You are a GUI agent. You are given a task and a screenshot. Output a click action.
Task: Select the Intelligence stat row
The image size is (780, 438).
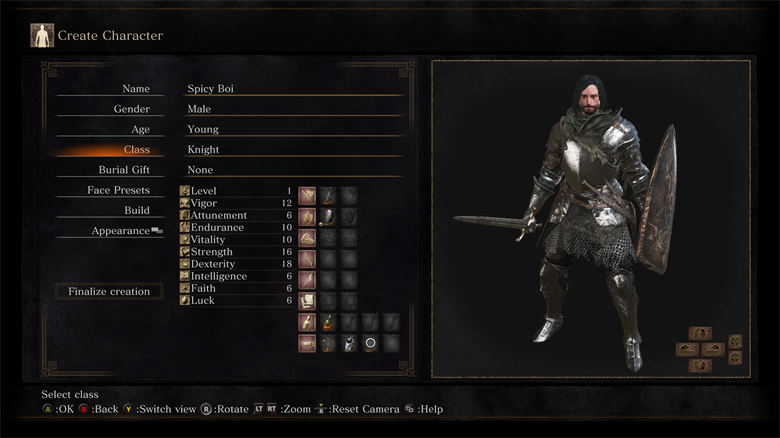(235, 276)
